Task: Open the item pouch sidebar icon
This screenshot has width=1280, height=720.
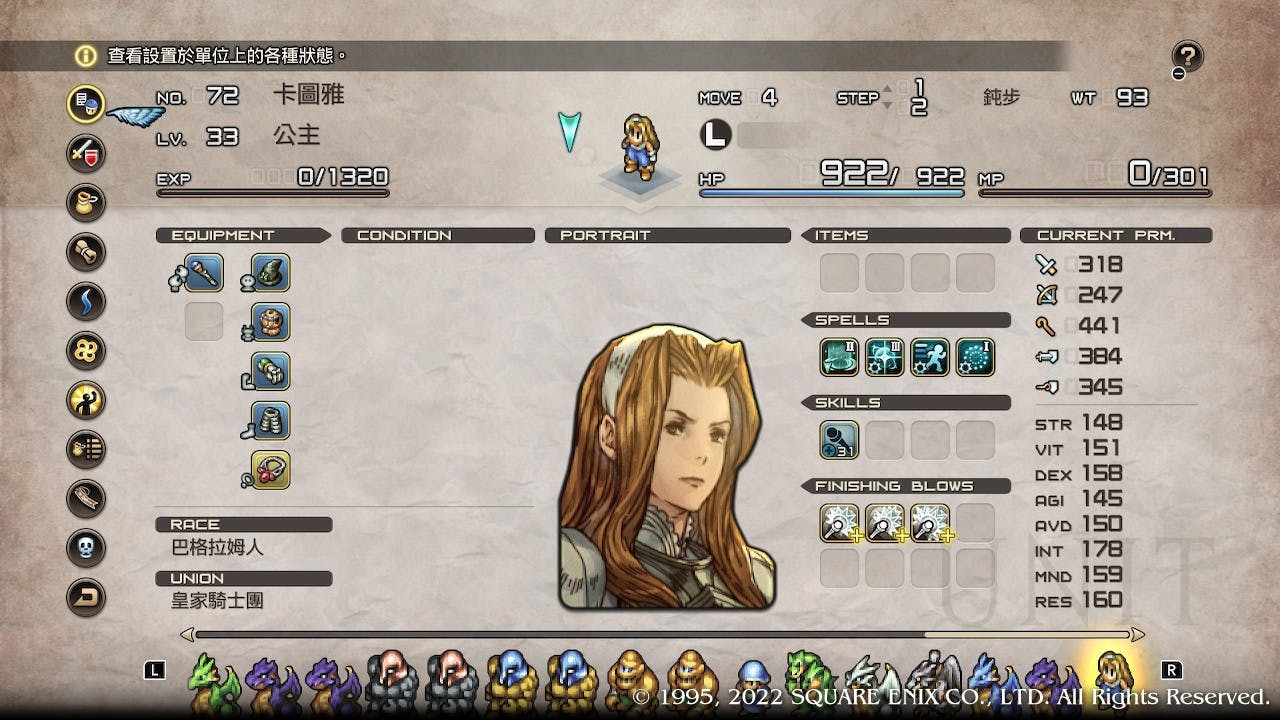Action: 86,203
